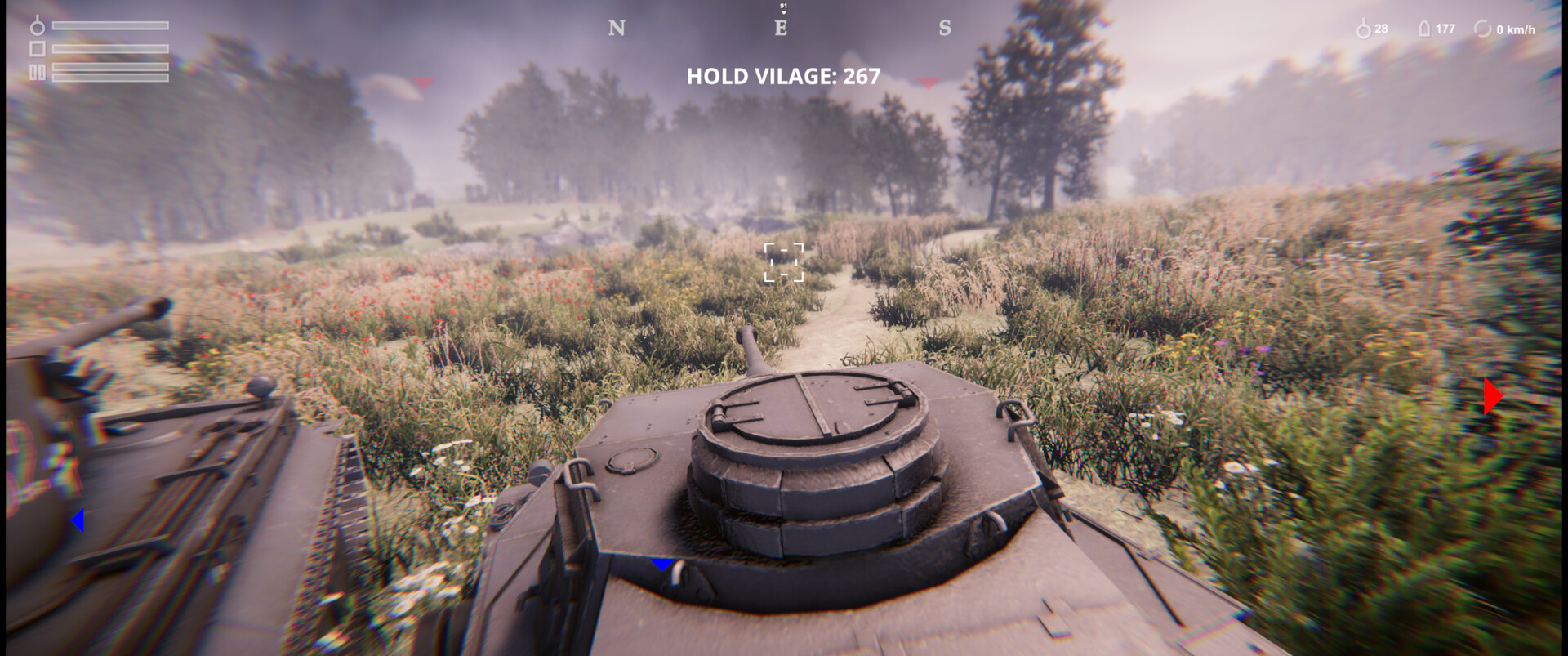Select the S letter on the compass strip
The height and width of the screenshot is (656, 1568).
(945, 28)
